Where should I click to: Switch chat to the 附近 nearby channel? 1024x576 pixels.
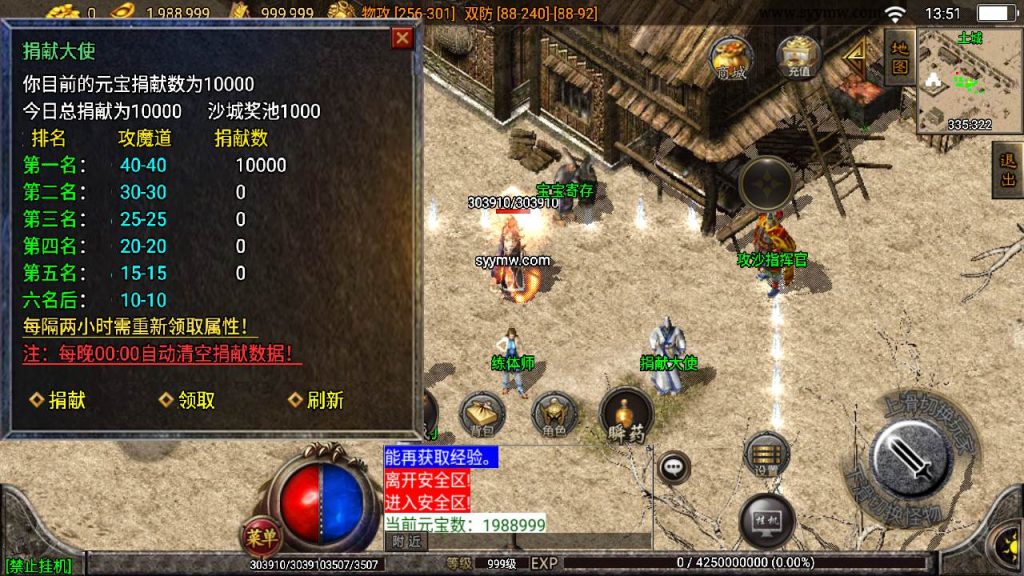pyautogui.click(x=406, y=541)
